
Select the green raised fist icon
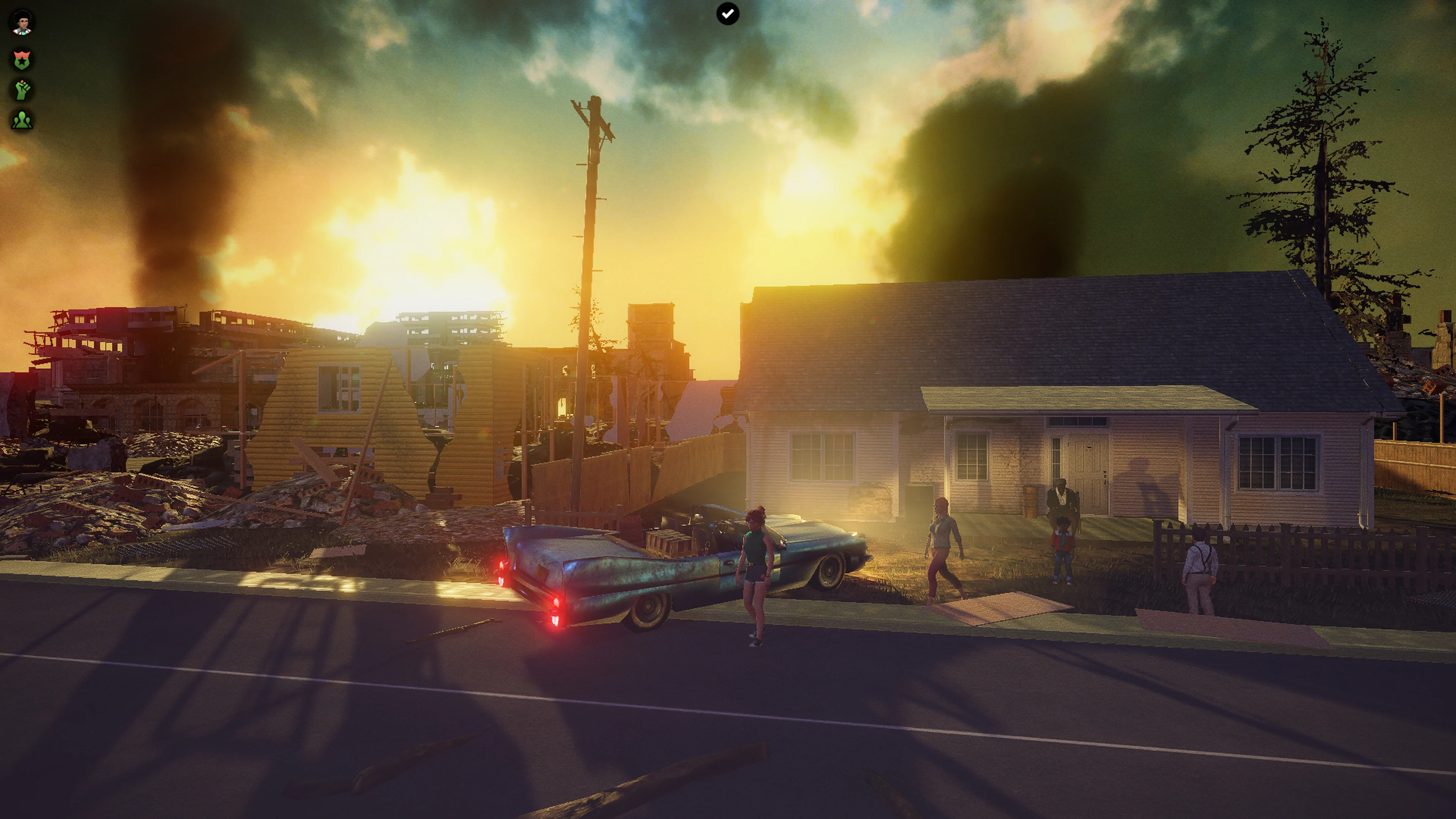(23, 90)
